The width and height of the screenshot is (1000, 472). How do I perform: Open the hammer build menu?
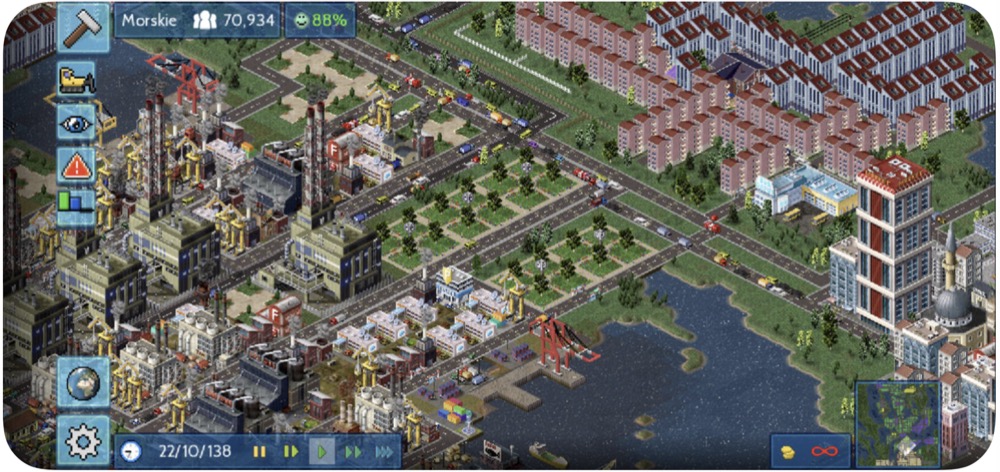[84, 26]
